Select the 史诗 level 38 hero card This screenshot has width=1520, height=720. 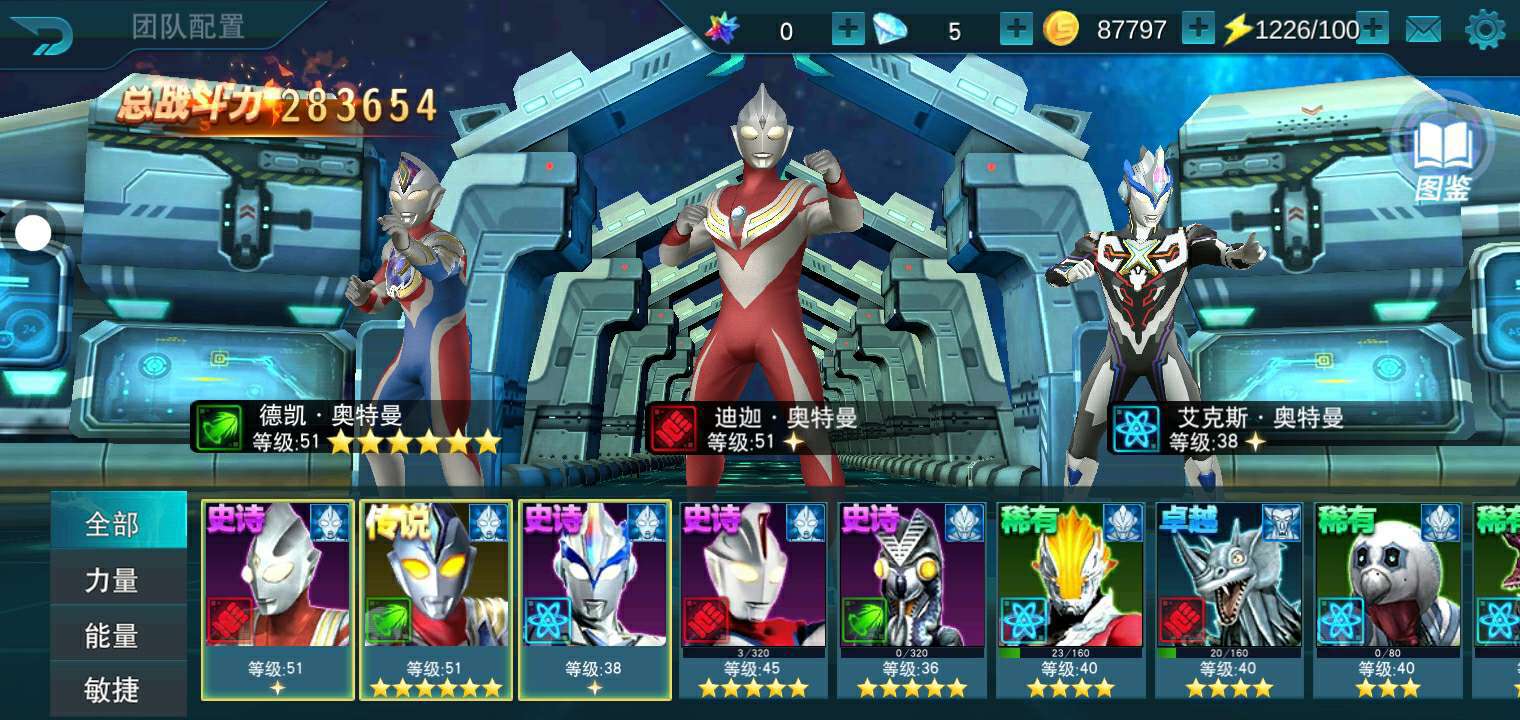click(x=594, y=598)
